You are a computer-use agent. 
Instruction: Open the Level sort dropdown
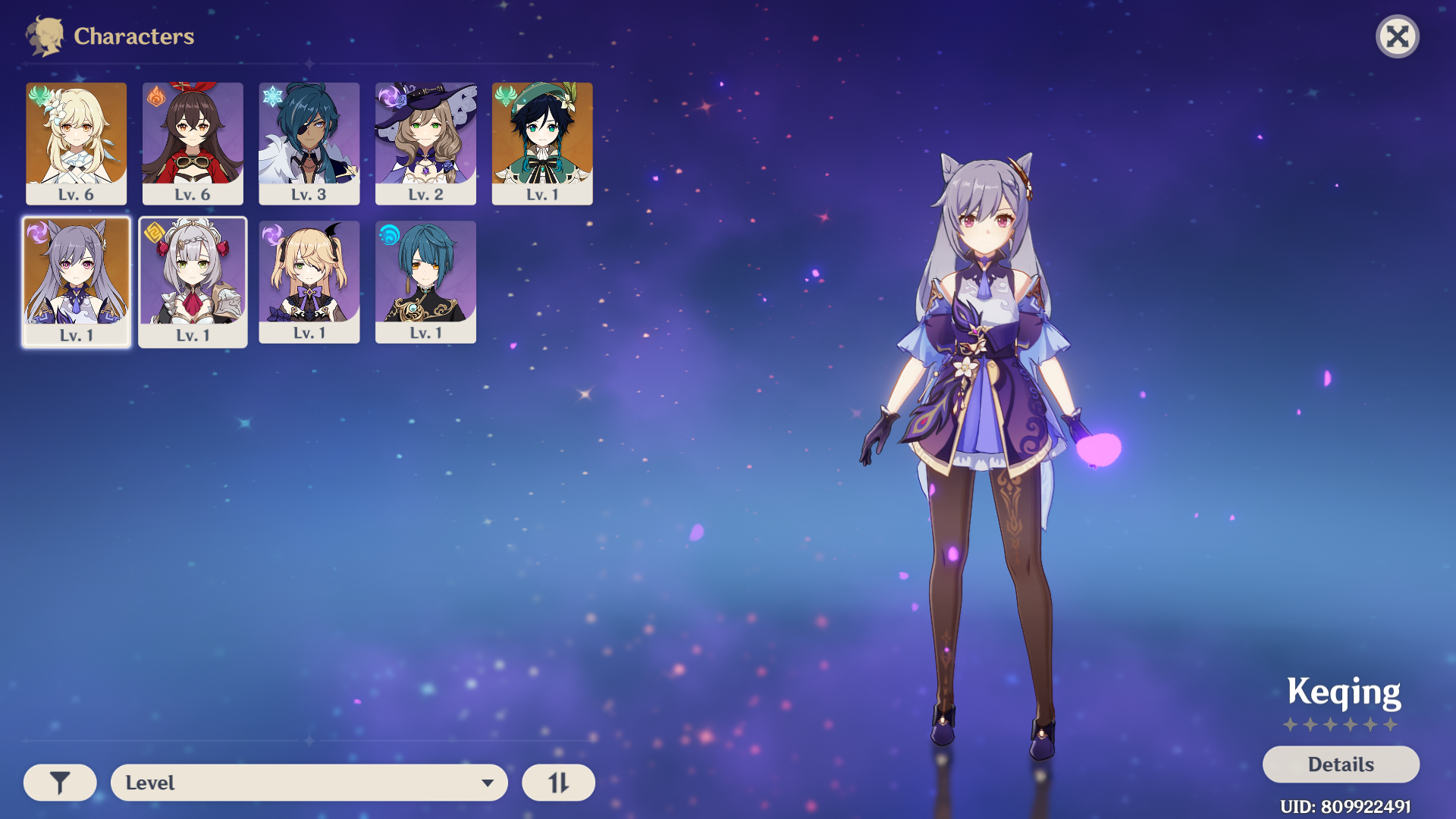click(x=309, y=783)
